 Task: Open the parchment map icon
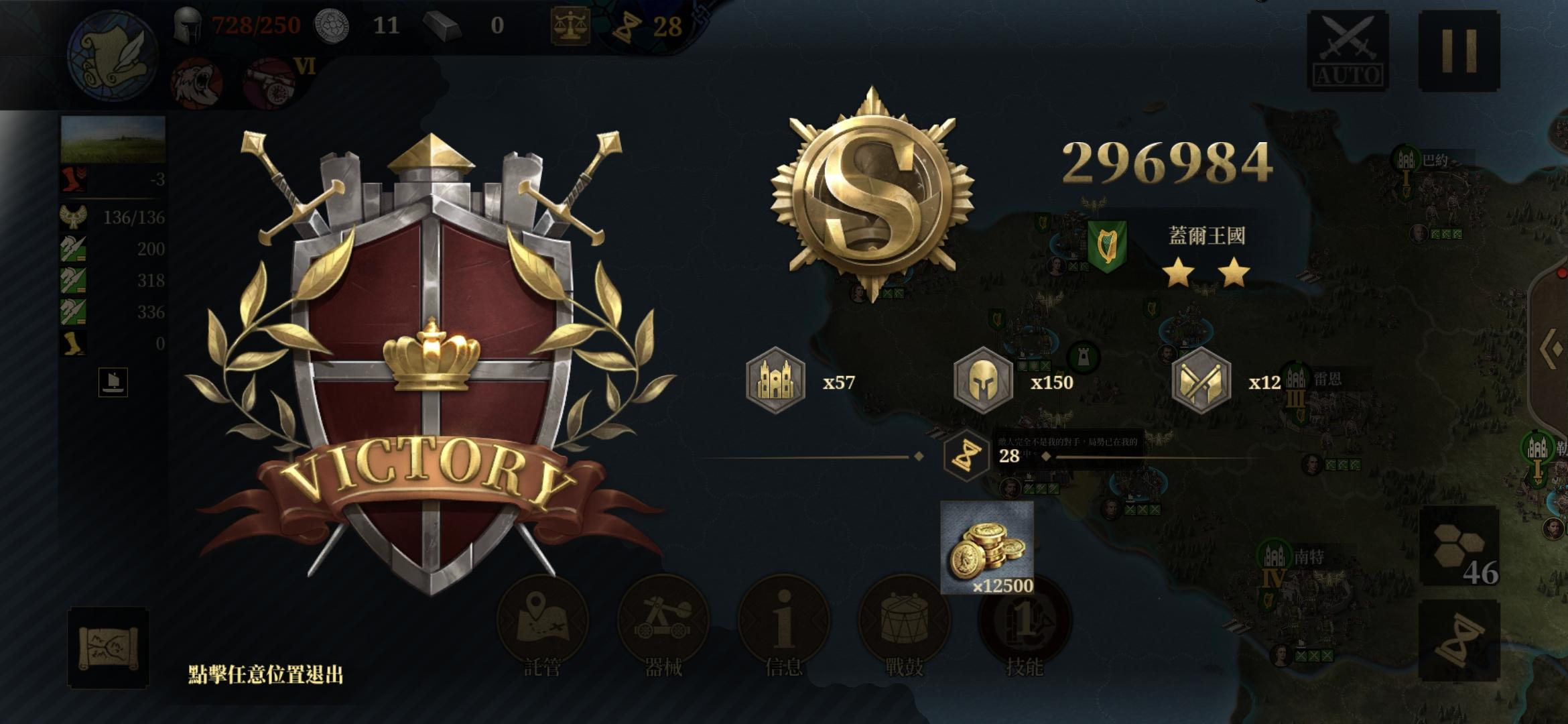[108, 648]
